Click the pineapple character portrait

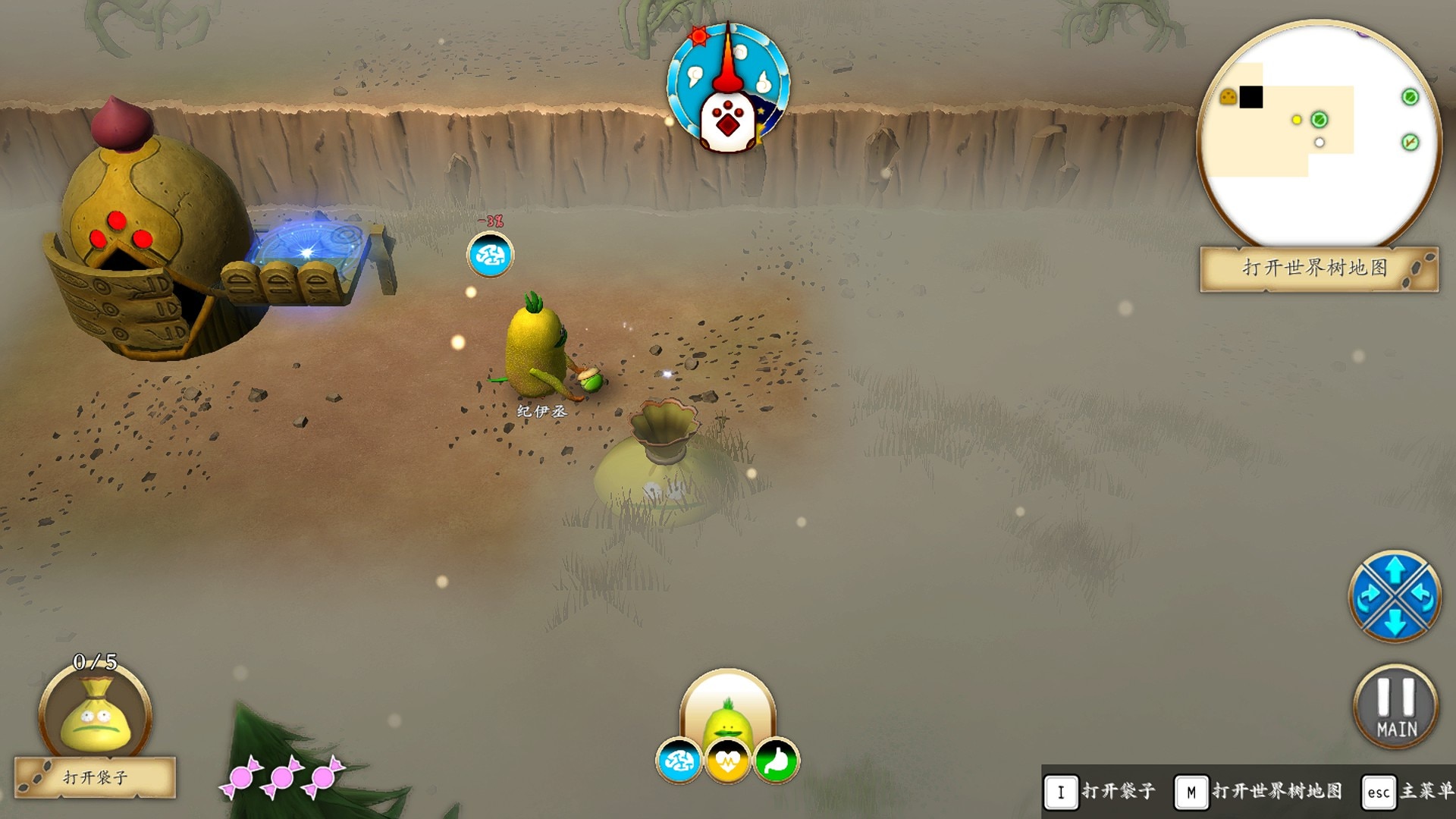tap(728, 713)
